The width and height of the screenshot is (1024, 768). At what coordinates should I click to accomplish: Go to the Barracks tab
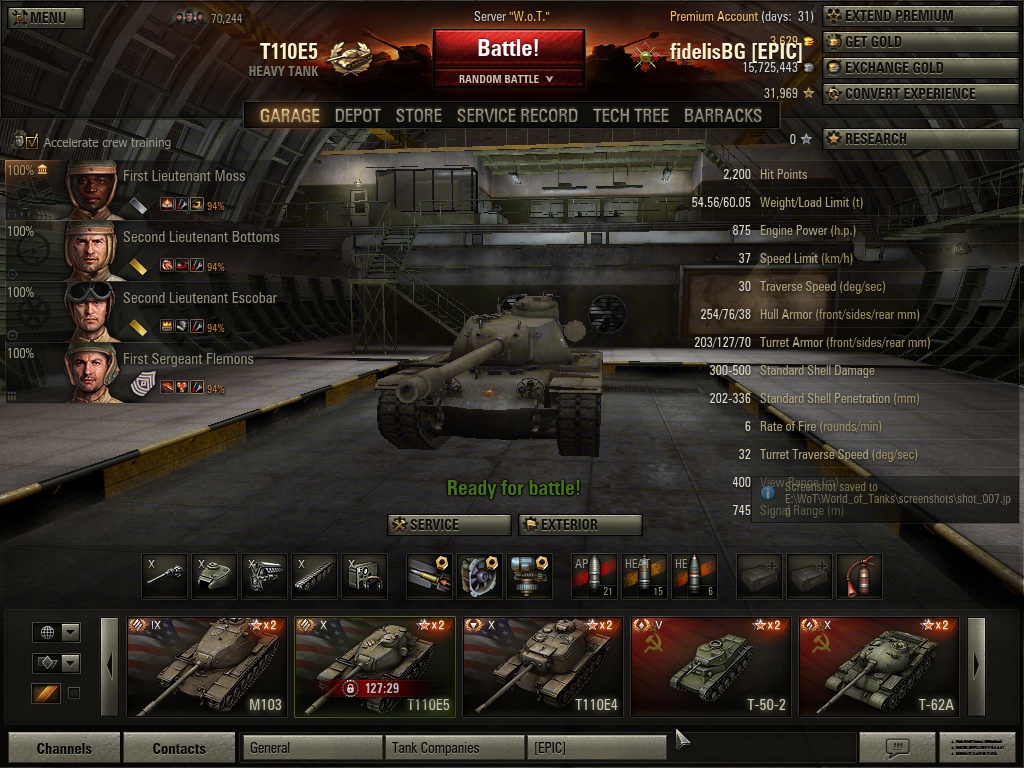click(722, 116)
